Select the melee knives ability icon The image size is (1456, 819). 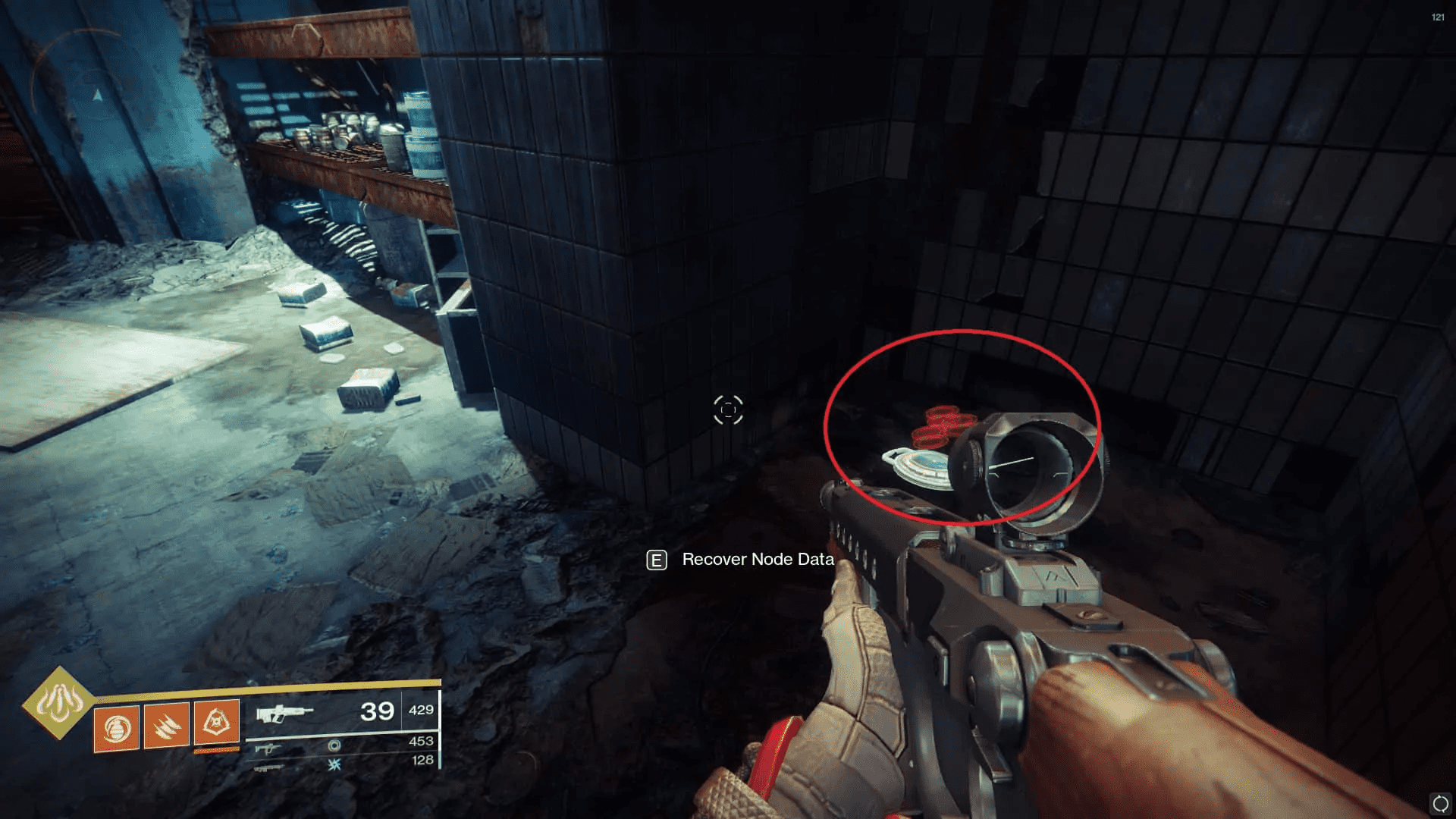click(x=166, y=726)
